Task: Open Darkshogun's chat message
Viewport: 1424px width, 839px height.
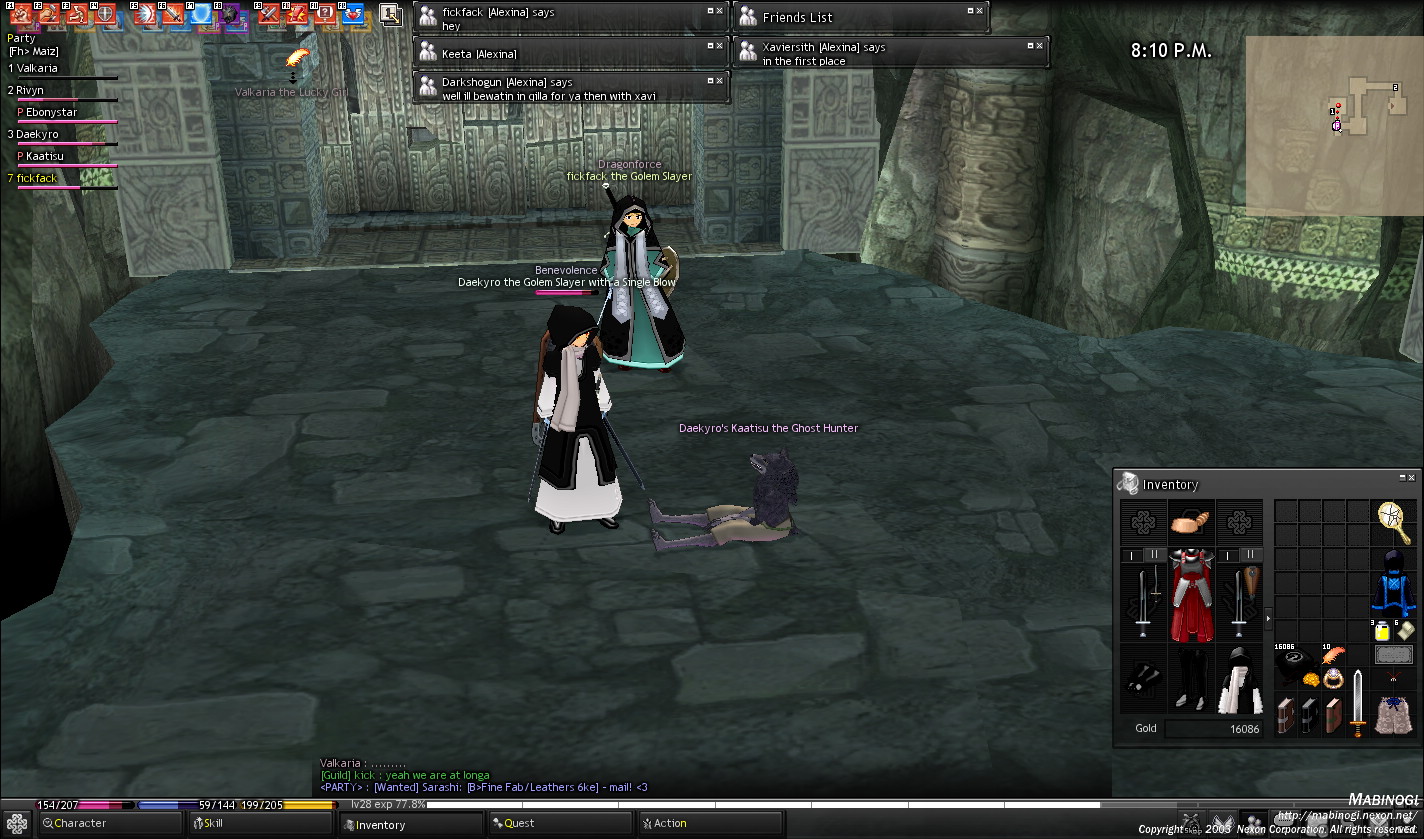Action: tap(570, 89)
